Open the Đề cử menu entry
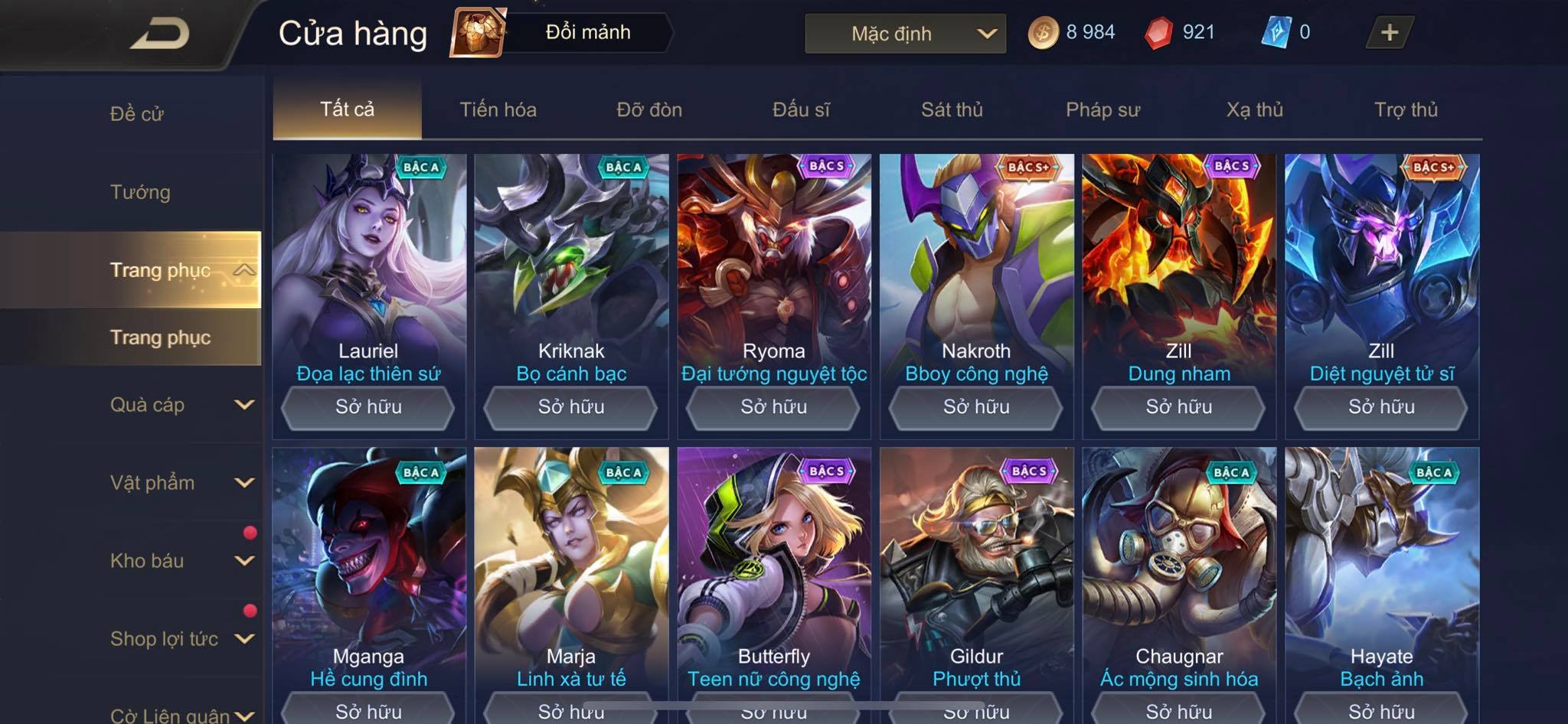The height and width of the screenshot is (724, 1568). tap(137, 114)
